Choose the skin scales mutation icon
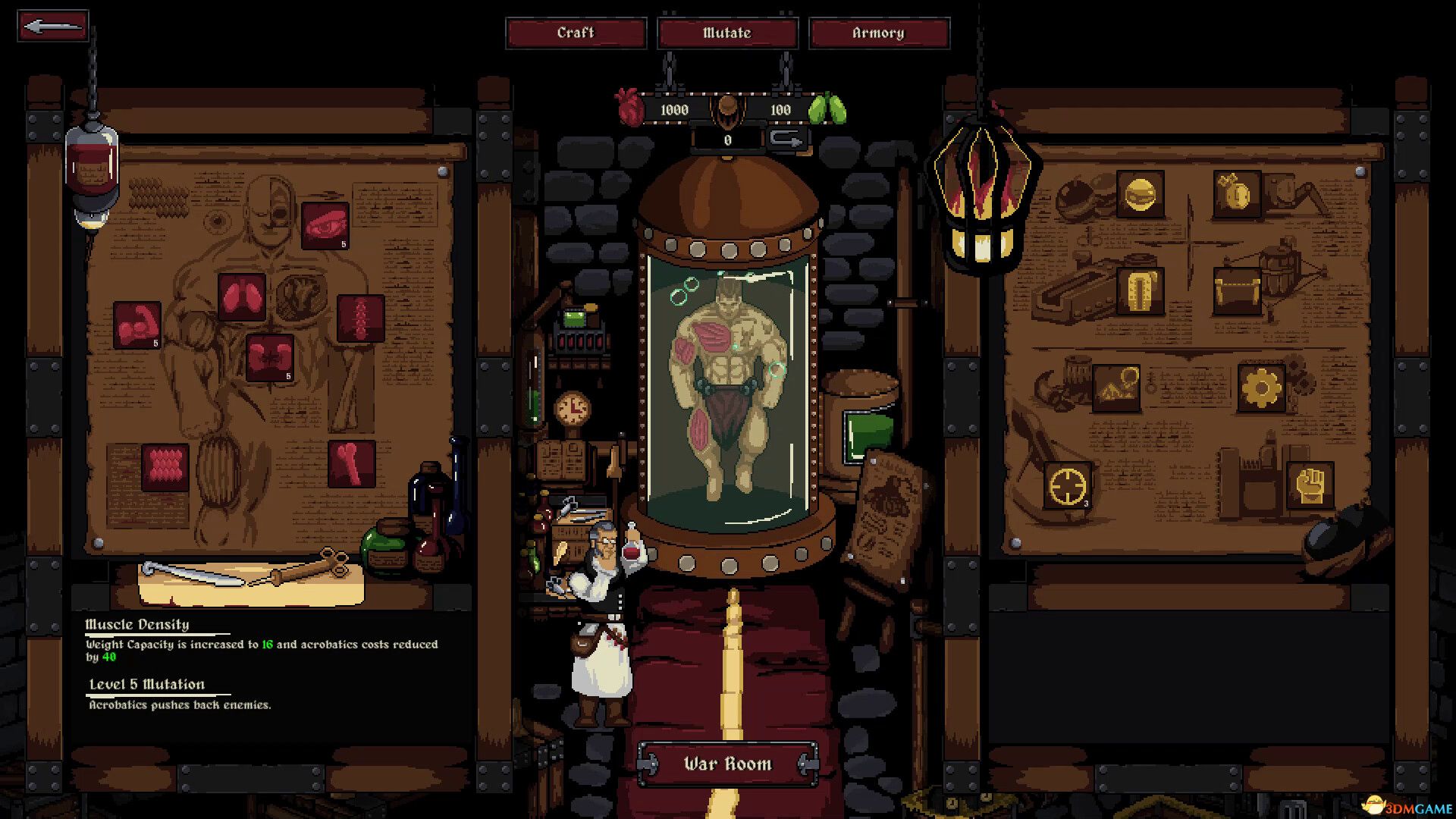 pyautogui.click(x=165, y=466)
